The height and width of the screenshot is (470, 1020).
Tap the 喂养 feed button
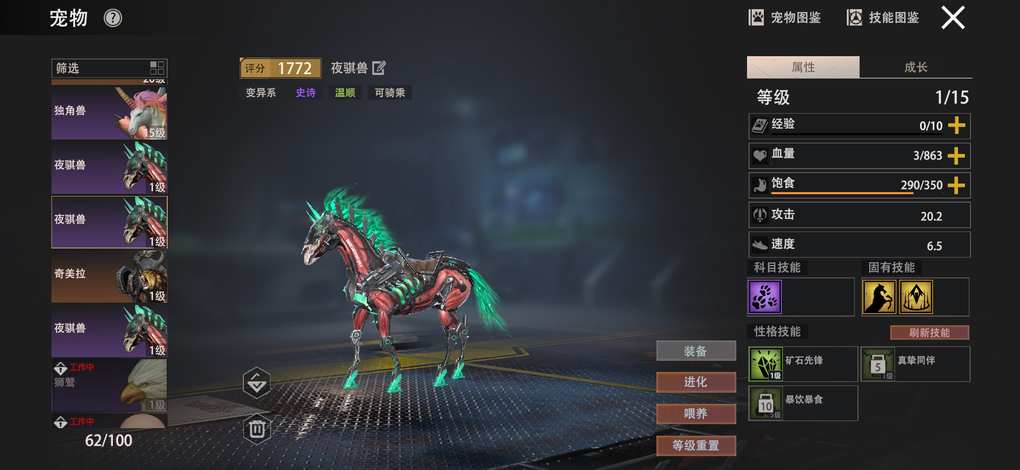(695, 413)
